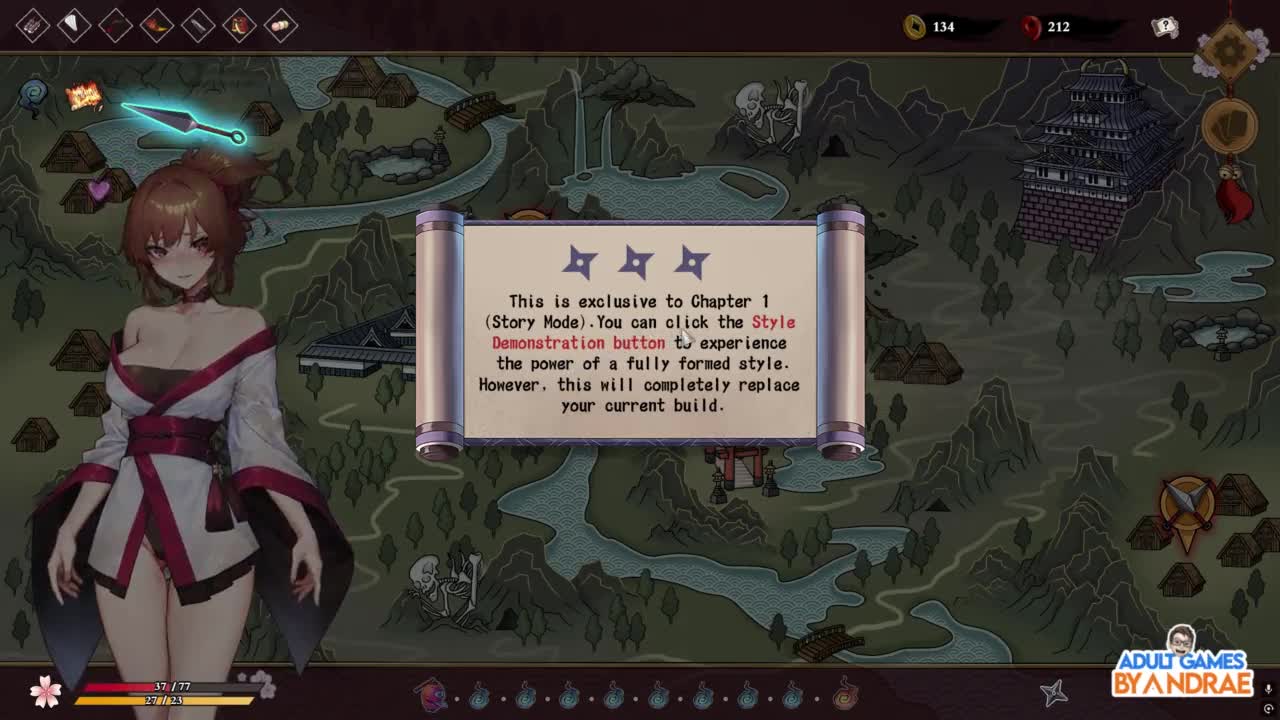Dismiss the Style Demonstration tutorial scroll
1280x720 pixels.
click(x=640, y=330)
